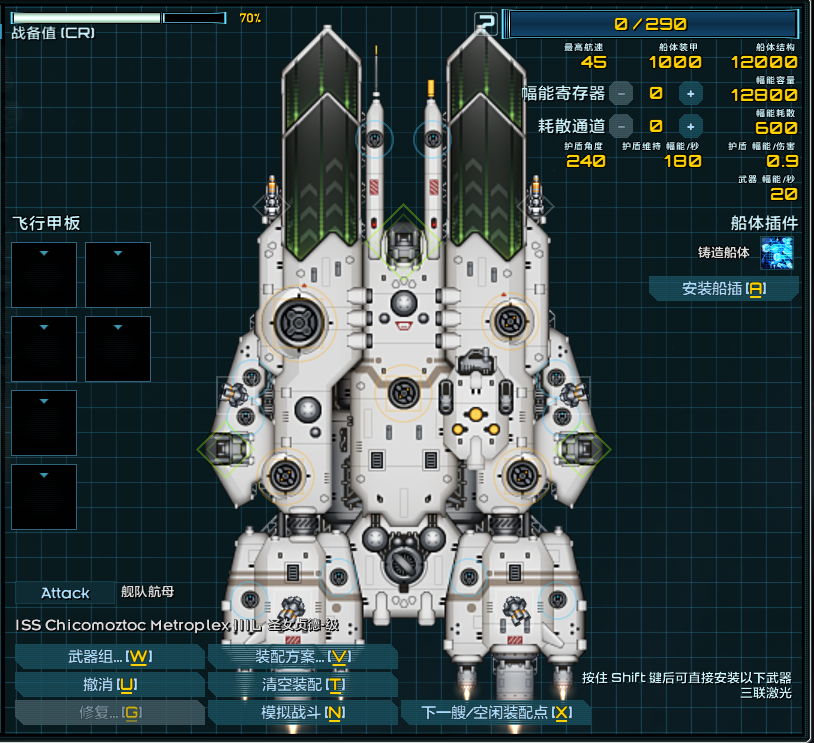The width and height of the screenshot is (814, 743).
Task: Click the number 2 icon beside ordnance points
Action: pos(485,24)
